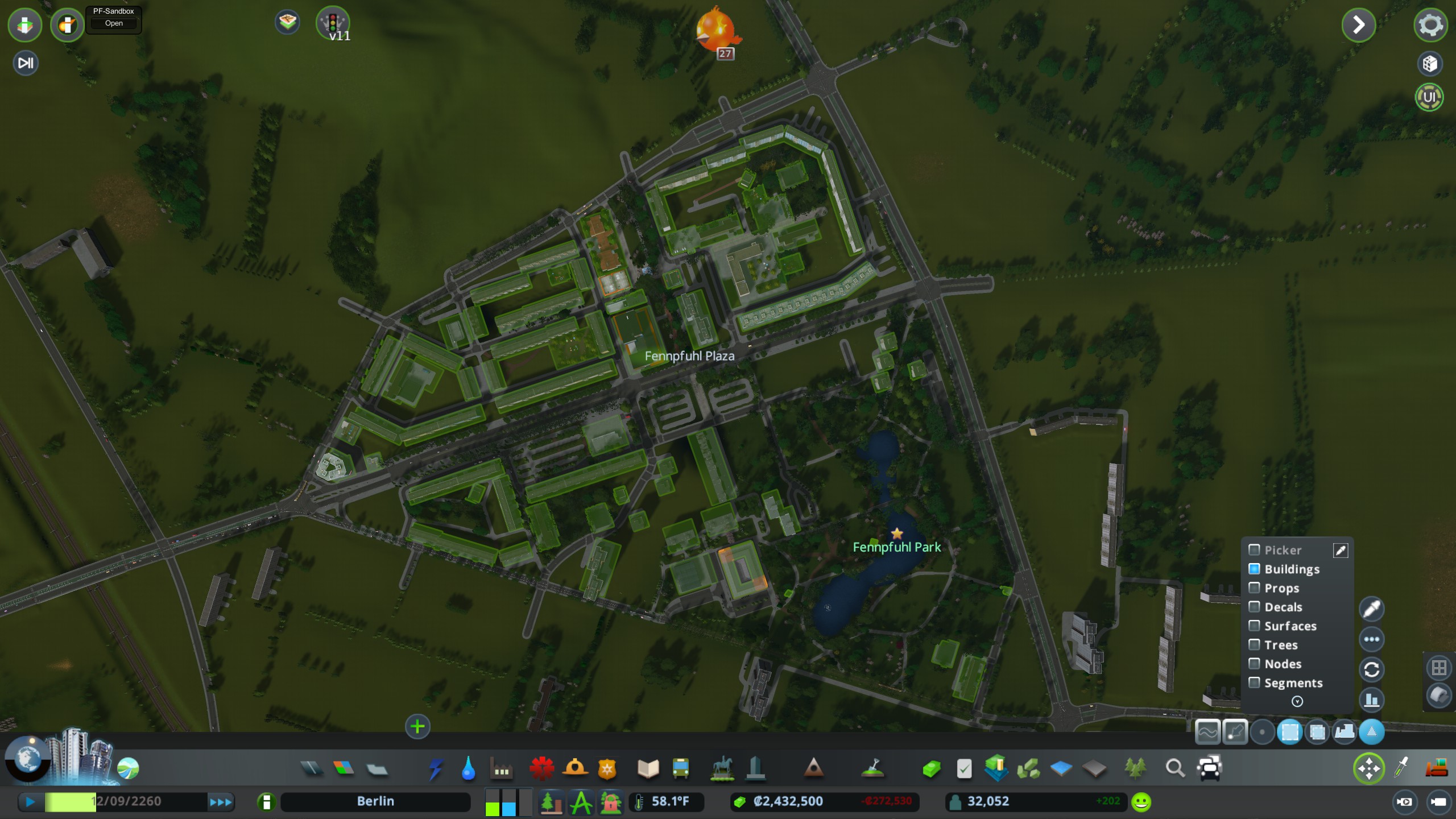Screen dimensions: 1456x819
Task: Check the Surfaces filter in the Picker panel
Action: [x=1255, y=626]
